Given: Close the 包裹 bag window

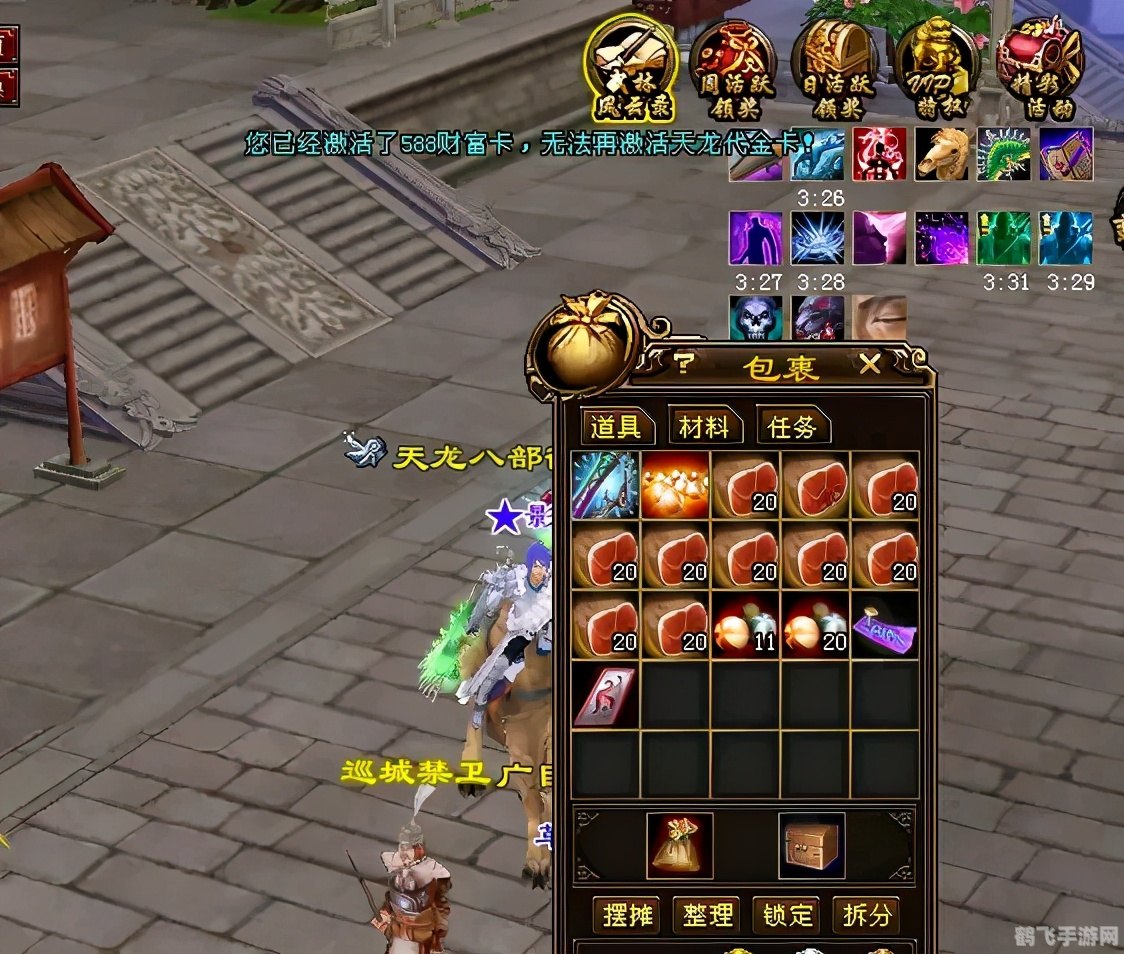Looking at the screenshot, I should (870, 365).
